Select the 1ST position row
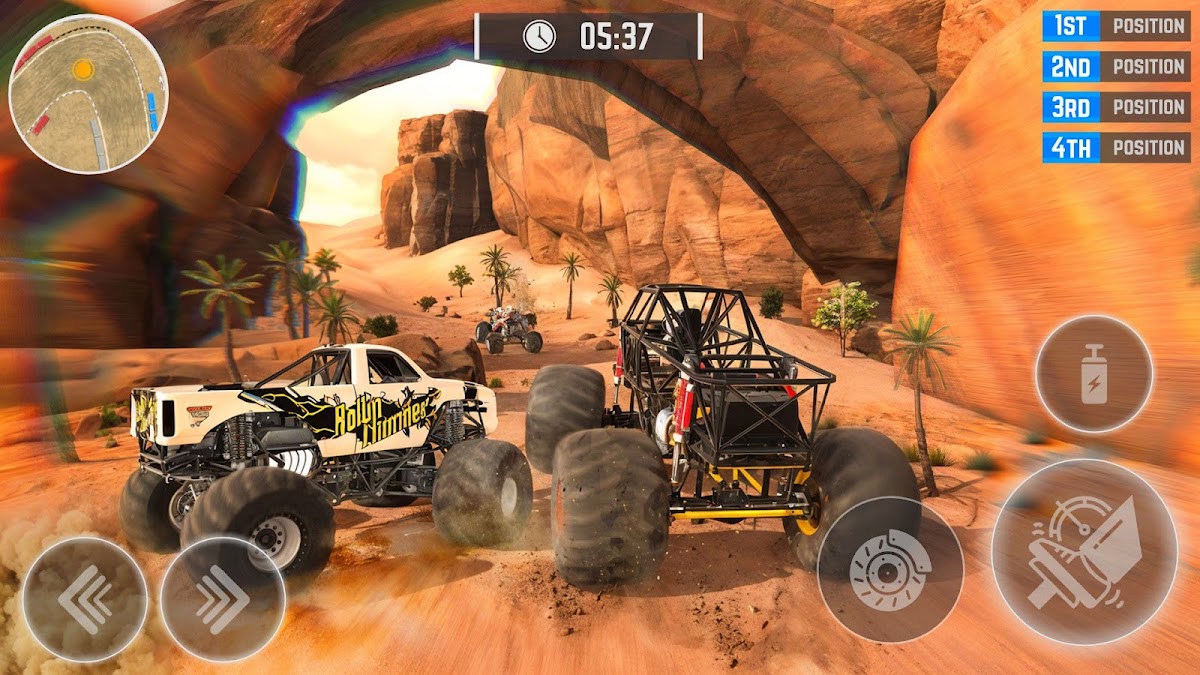This screenshot has height=675, width=1200. click(x=1115, y=26)
